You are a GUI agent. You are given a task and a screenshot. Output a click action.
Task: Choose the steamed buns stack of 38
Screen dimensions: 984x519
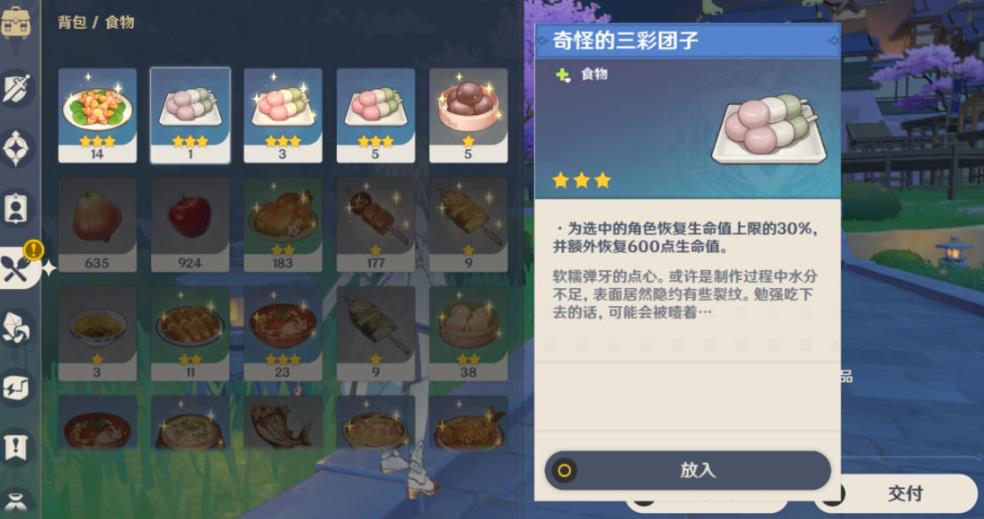click(x=467, y=333)
